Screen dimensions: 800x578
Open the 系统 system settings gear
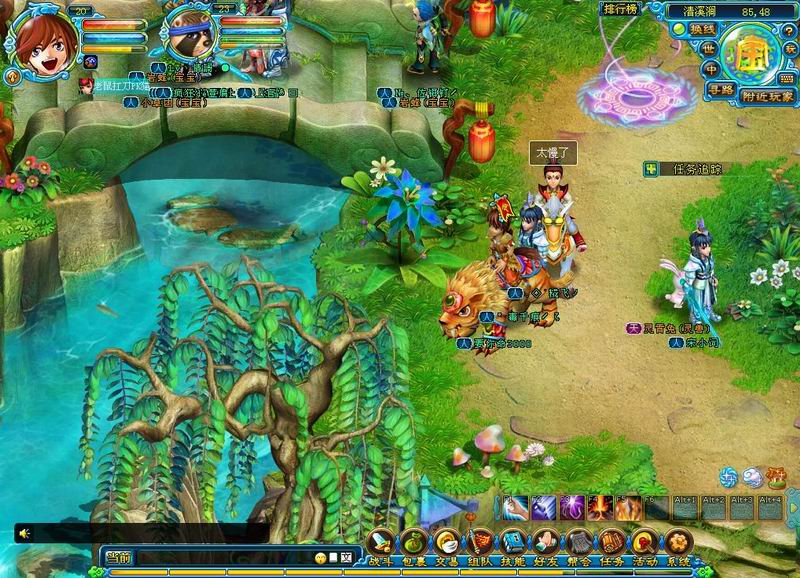pyautogui.click(x=678, y=543)
